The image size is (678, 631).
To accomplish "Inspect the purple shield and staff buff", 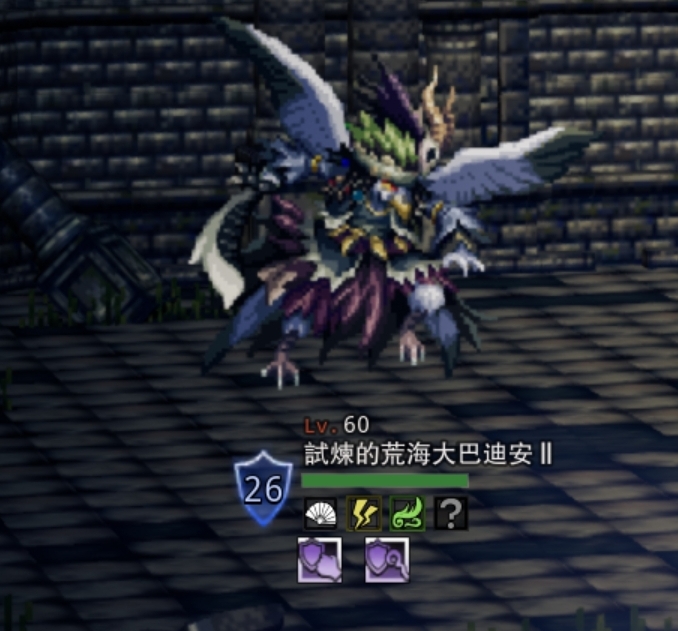I will [386, 560].
